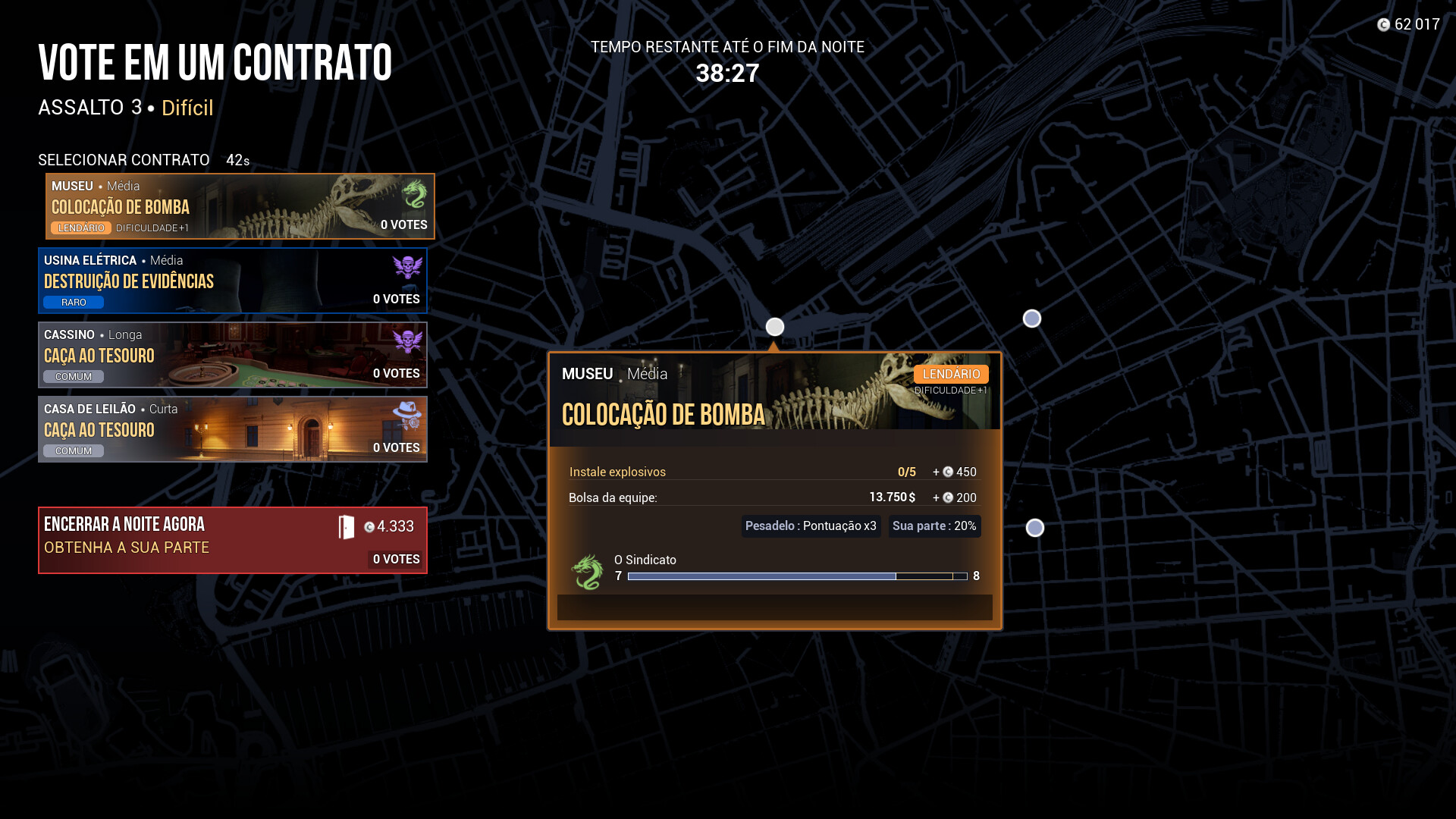Pick the Casa de Leilão contract
This screenshot has height=819, width=1456.
232,429
